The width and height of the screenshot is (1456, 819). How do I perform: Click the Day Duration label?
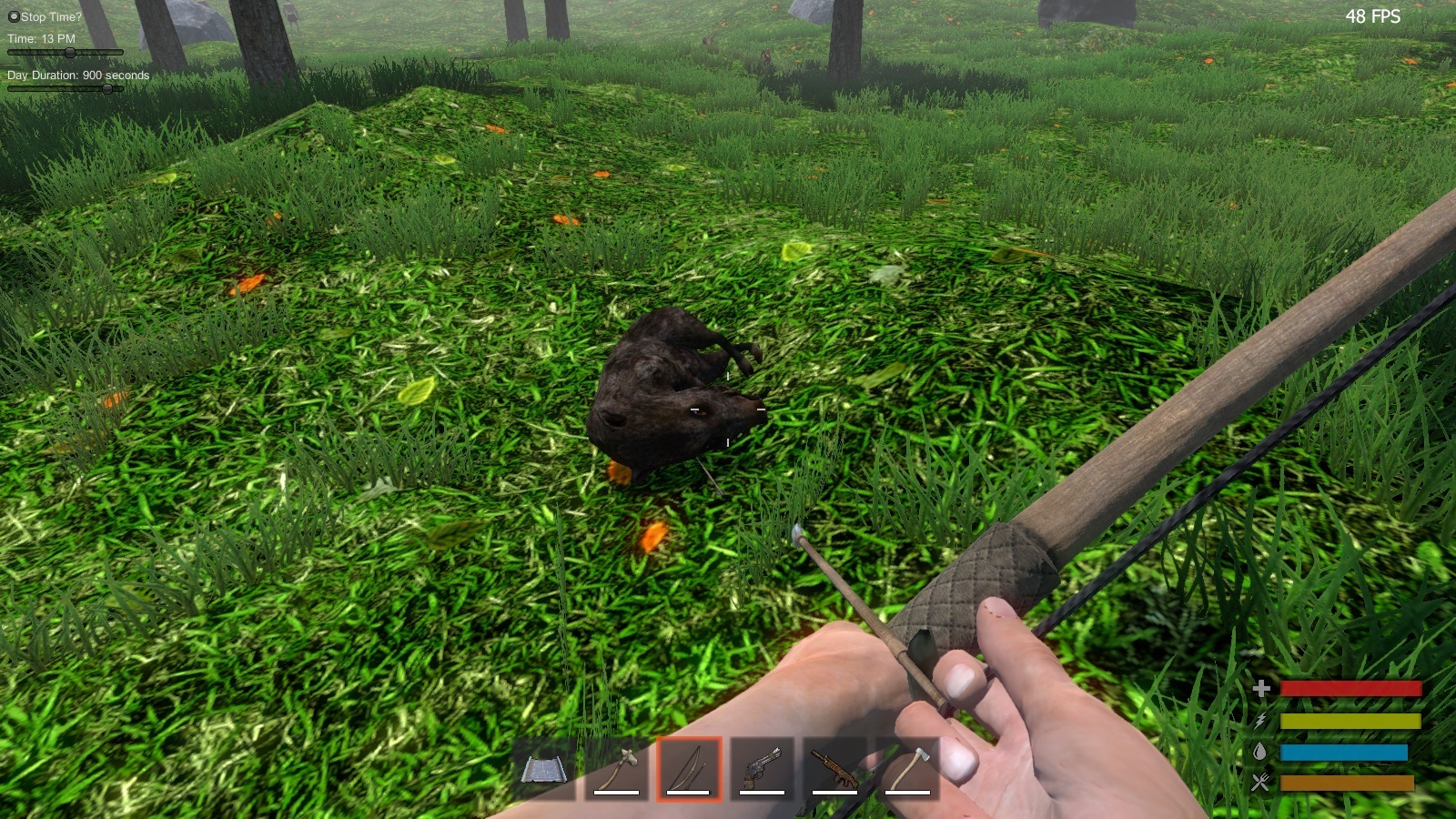[76, 76]
